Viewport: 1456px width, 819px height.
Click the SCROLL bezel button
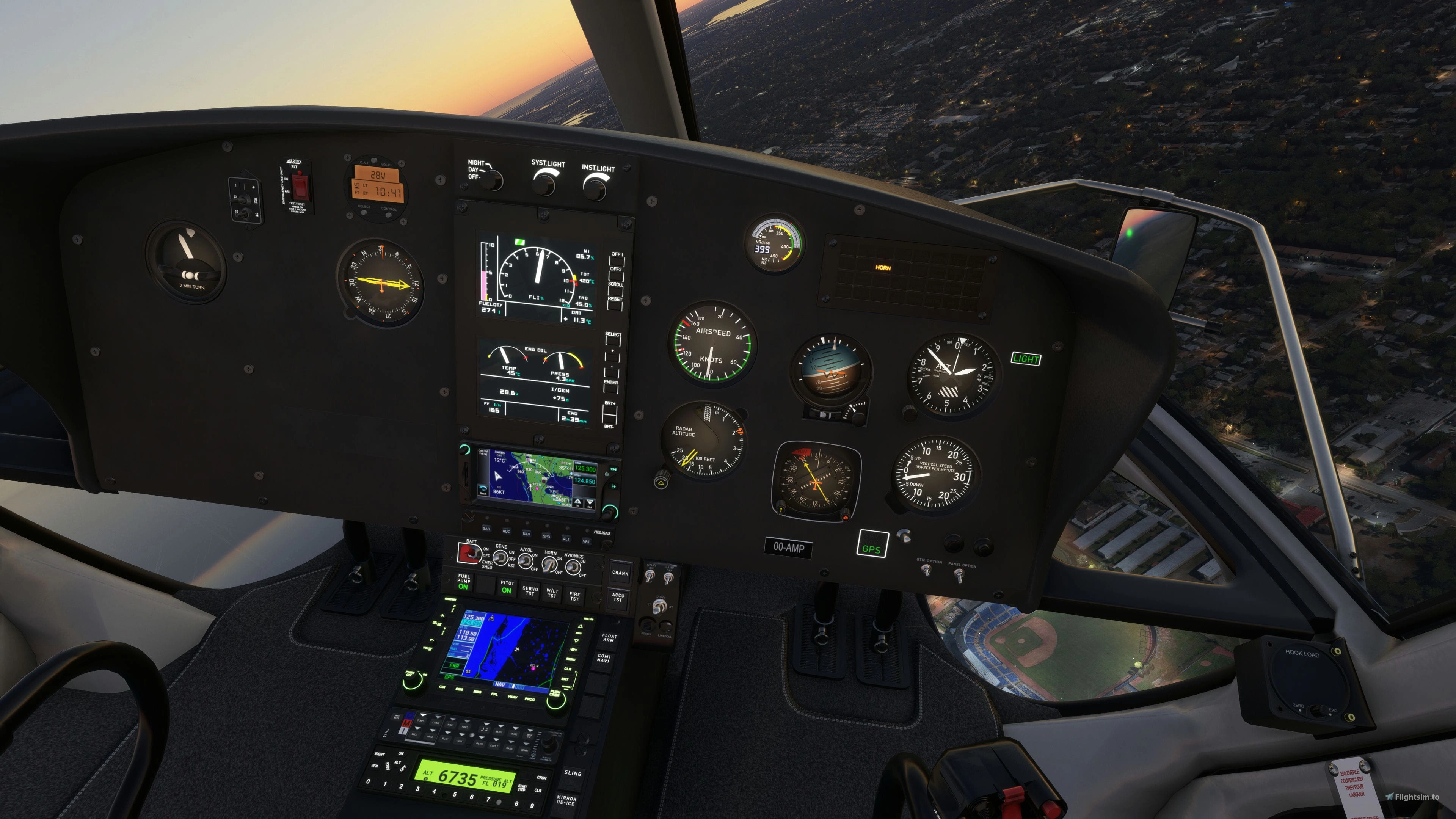click(x=615, y=291)
